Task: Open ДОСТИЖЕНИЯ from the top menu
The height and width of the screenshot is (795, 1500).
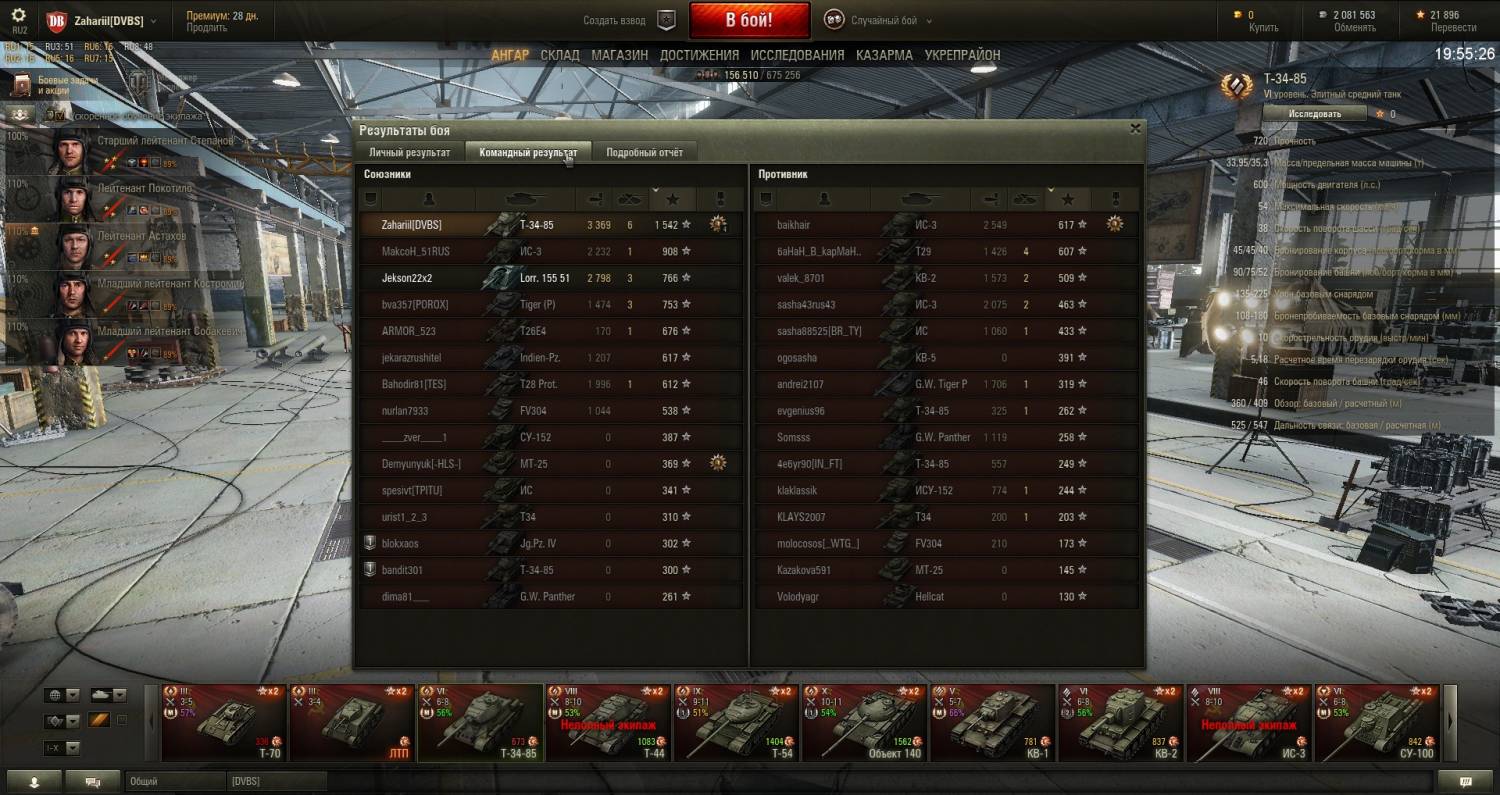Action: coord(699,55)
